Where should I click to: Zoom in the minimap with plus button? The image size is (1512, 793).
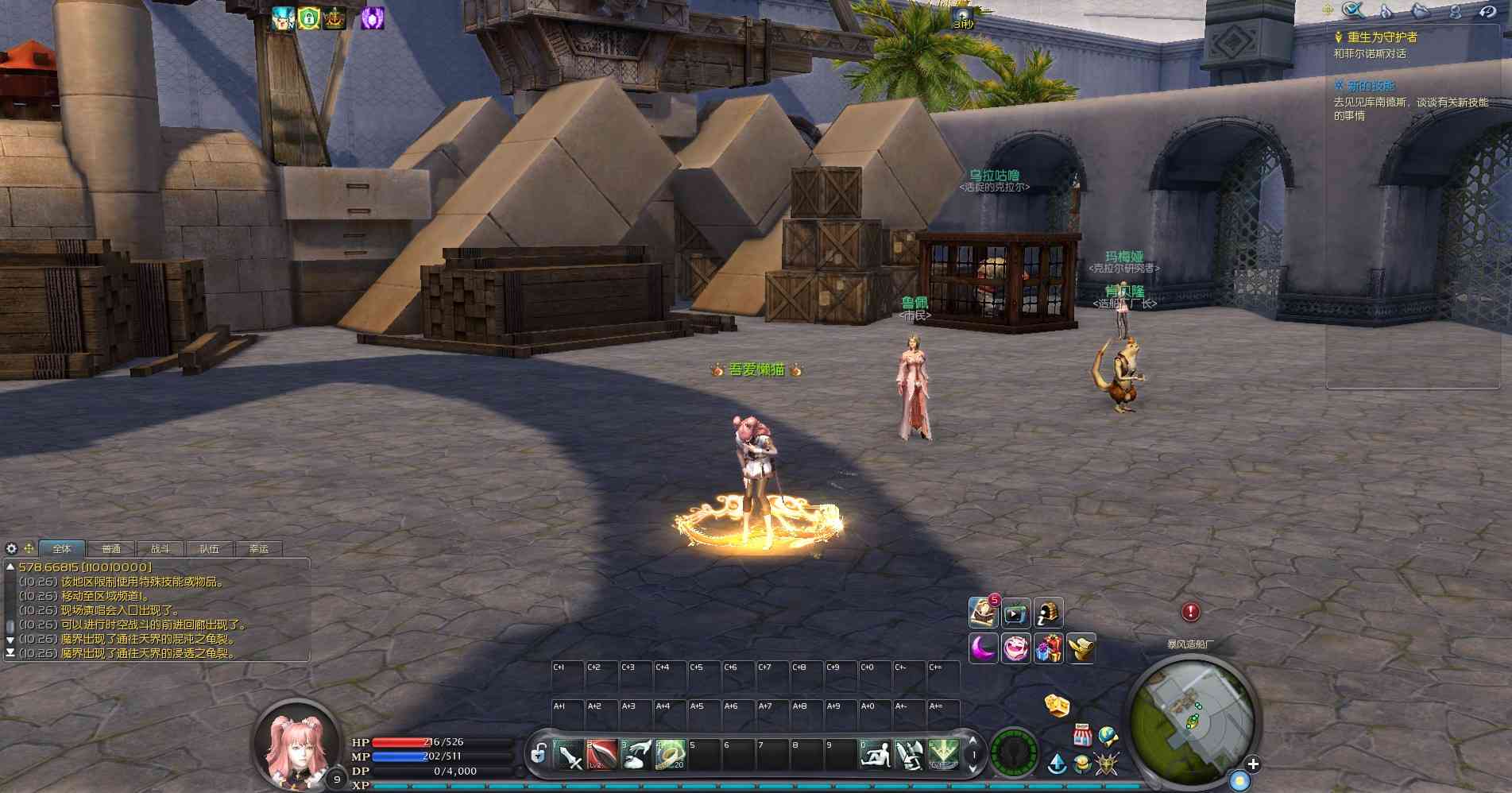coord(1253,764)
